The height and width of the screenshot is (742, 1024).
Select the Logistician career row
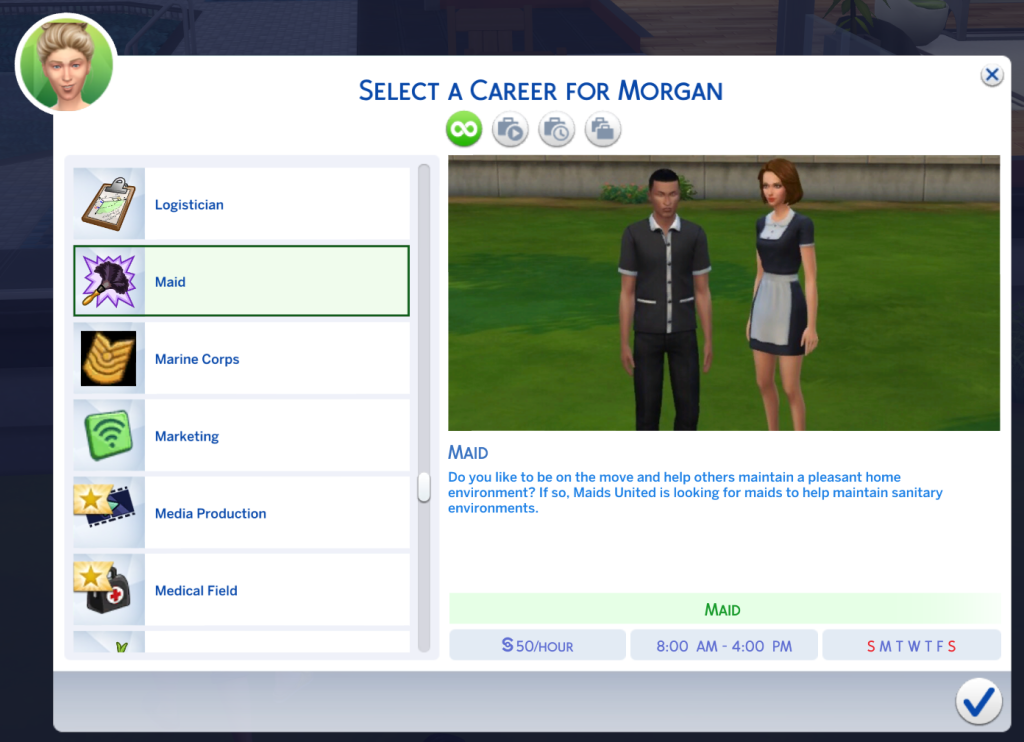tap(241, 205)
